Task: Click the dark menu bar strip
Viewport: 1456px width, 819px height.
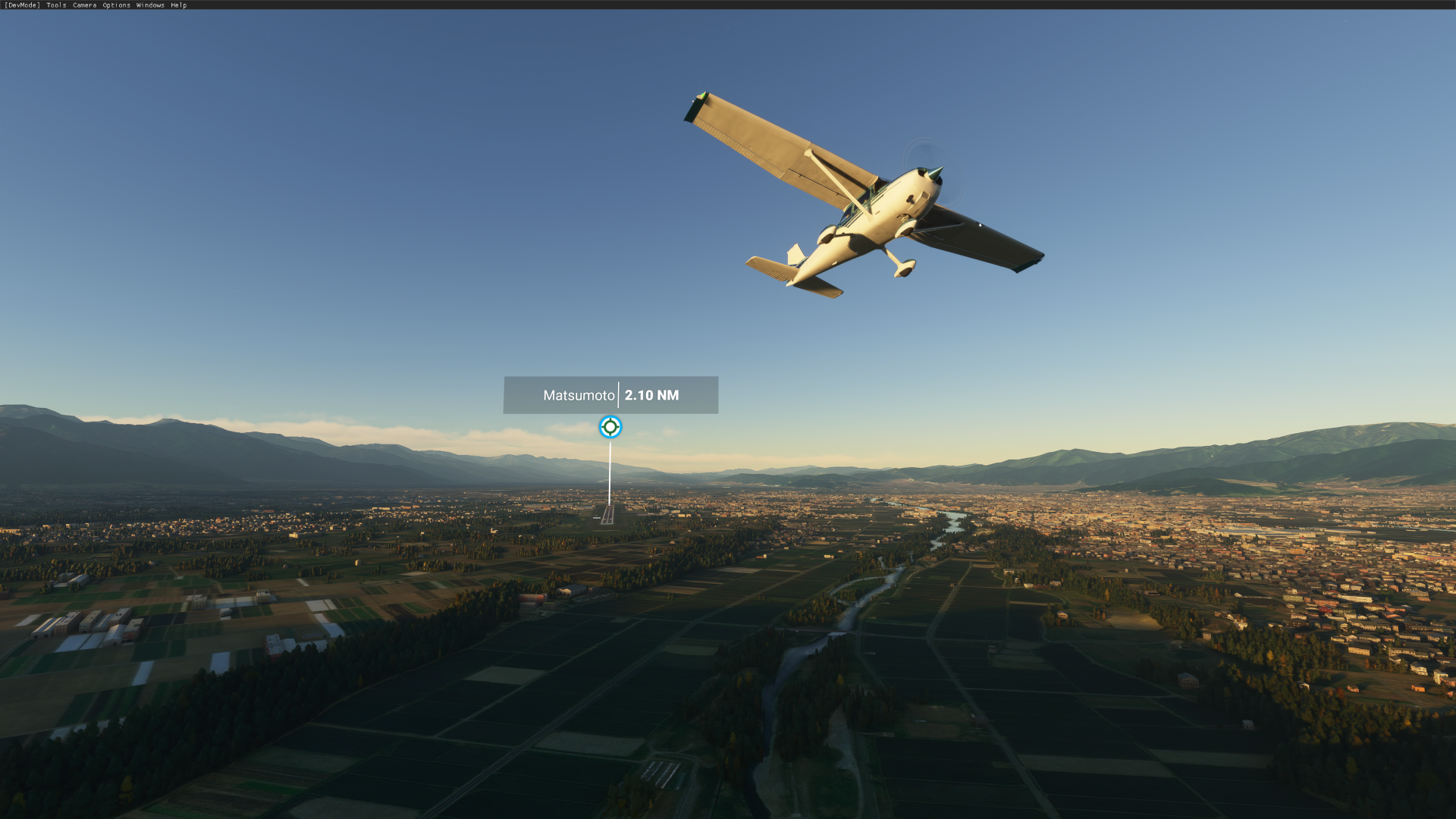Action: (455, 5)
